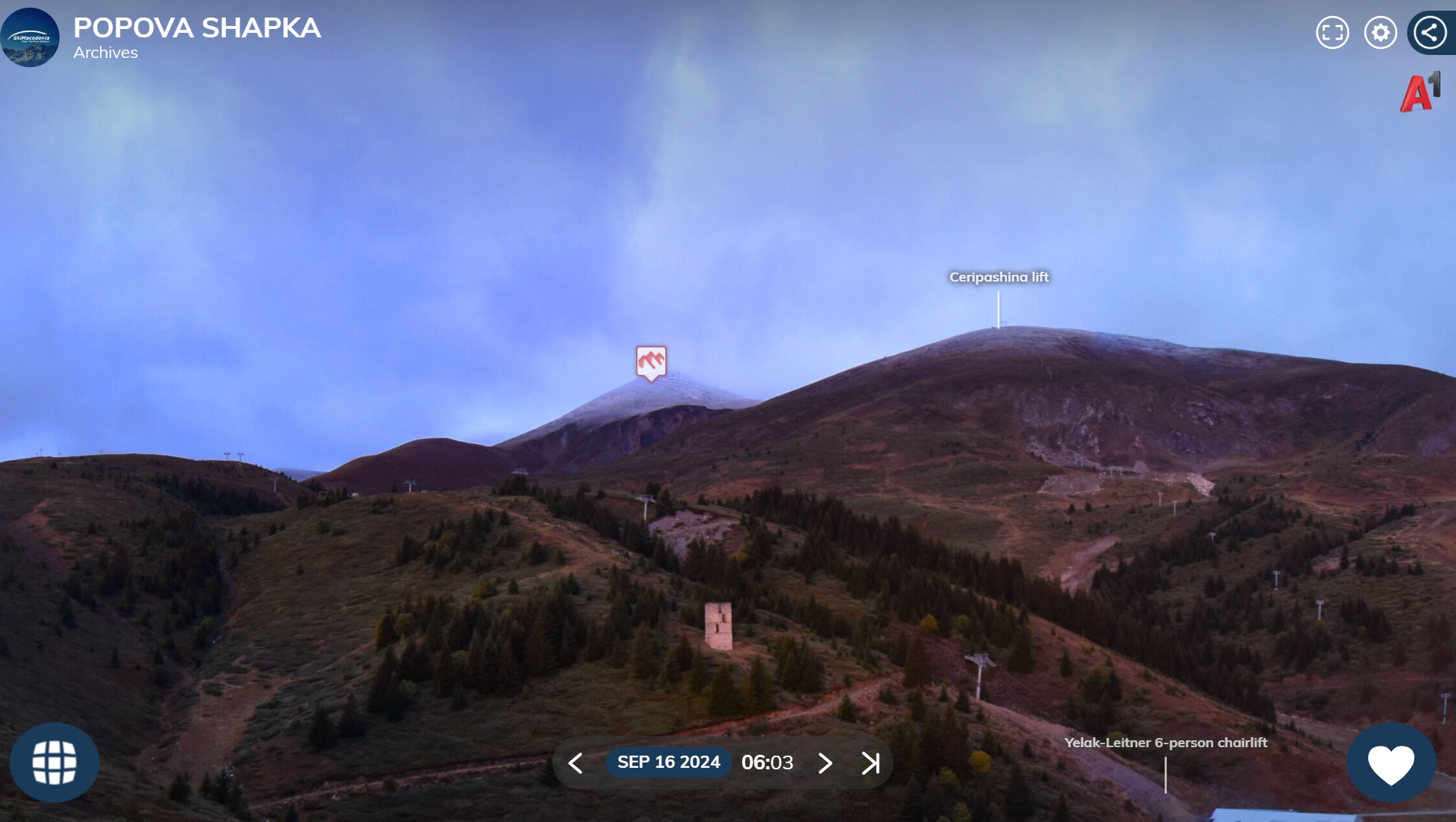This screenshot has height=822, width=1456.
Task: Share this webcam view
Action: coord(1430,33)
